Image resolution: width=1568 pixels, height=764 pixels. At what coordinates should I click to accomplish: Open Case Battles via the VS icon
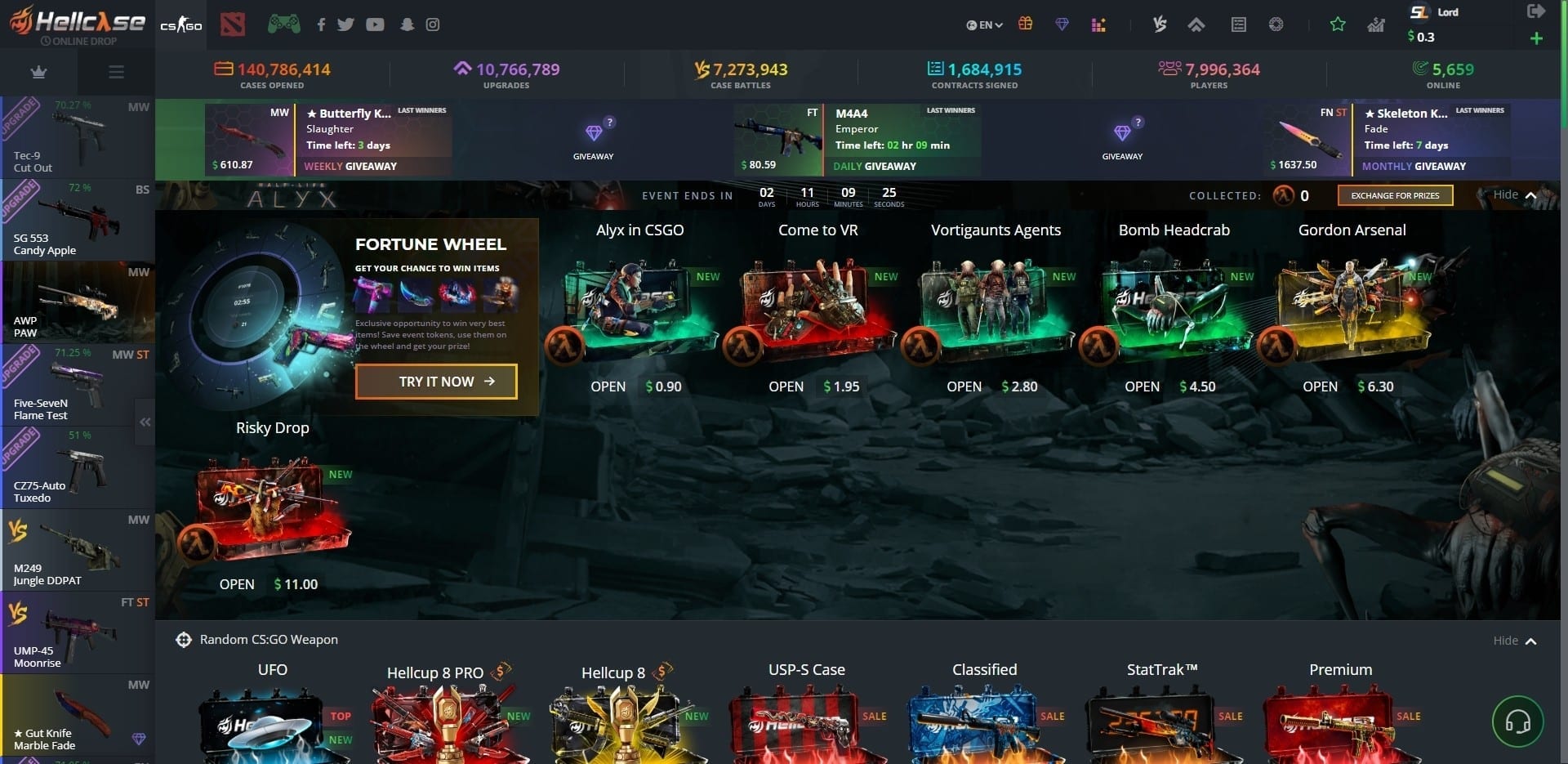pos(1159,25)
